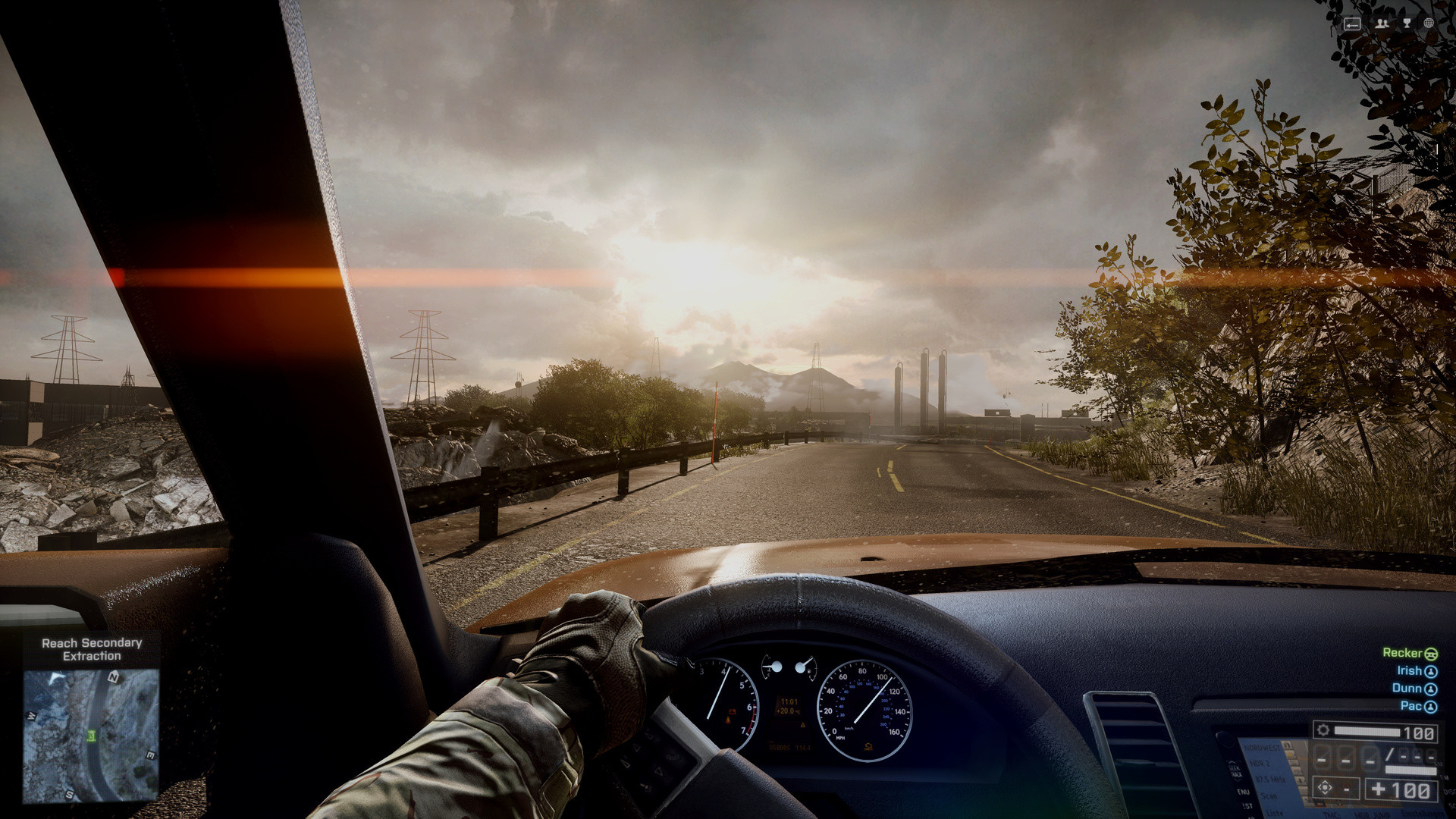Click the back arrow overlay icon
Image resolution: width=1456 pixels, height=819 pixels.
(x=1352, y=24)
